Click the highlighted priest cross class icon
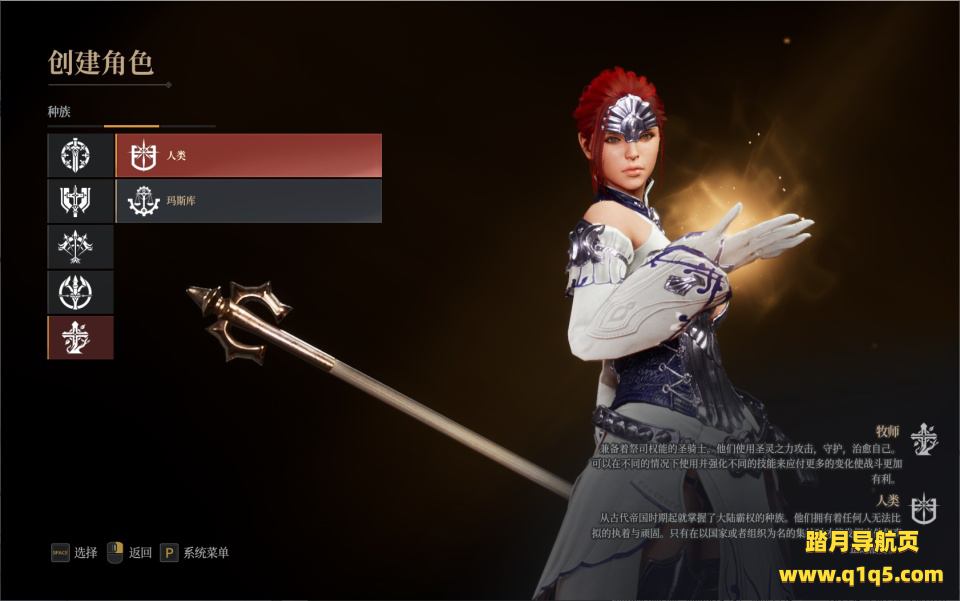960x601 pixels. point(80,337)
